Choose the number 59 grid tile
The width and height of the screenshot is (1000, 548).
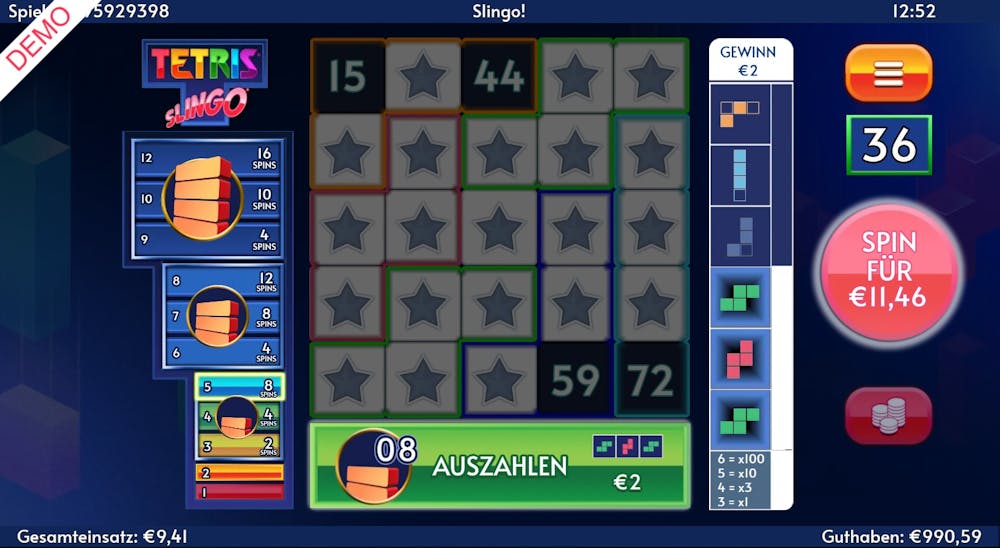pos(575,379)
